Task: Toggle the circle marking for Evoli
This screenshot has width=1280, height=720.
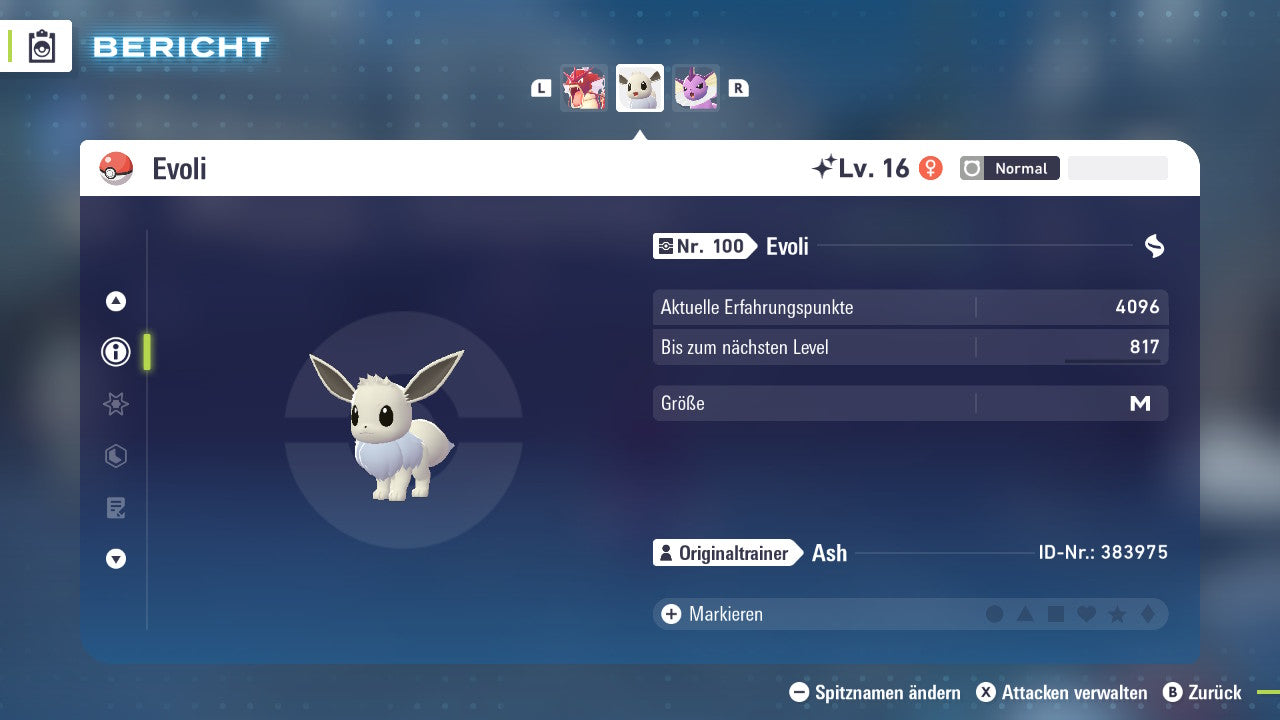Action: [x=995, y=614]
